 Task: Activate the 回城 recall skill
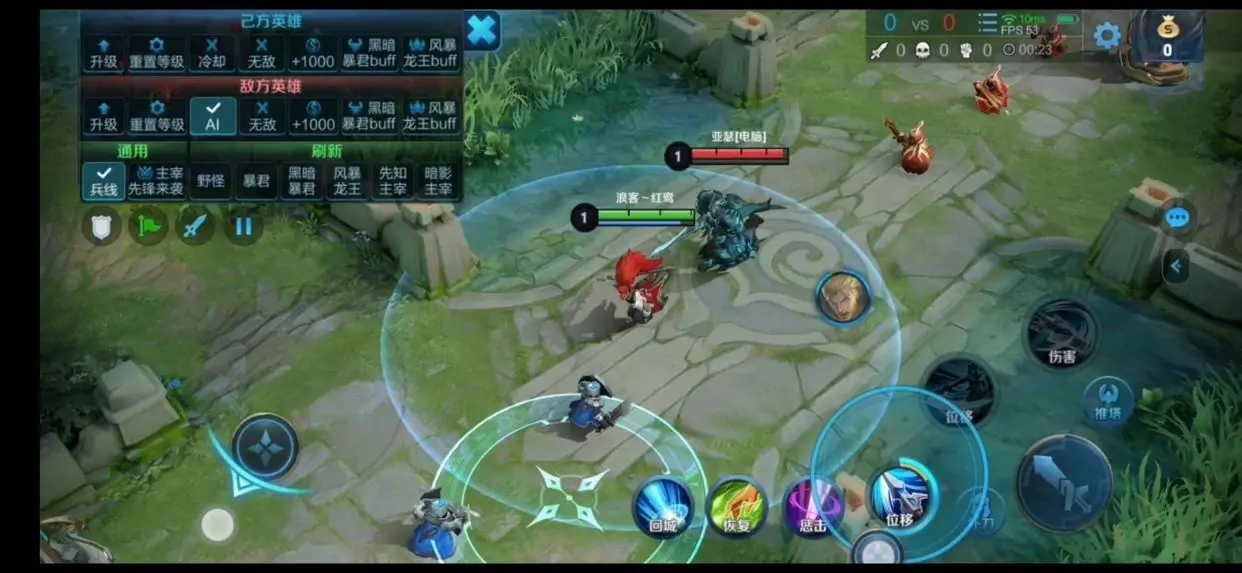pos(662,507)
